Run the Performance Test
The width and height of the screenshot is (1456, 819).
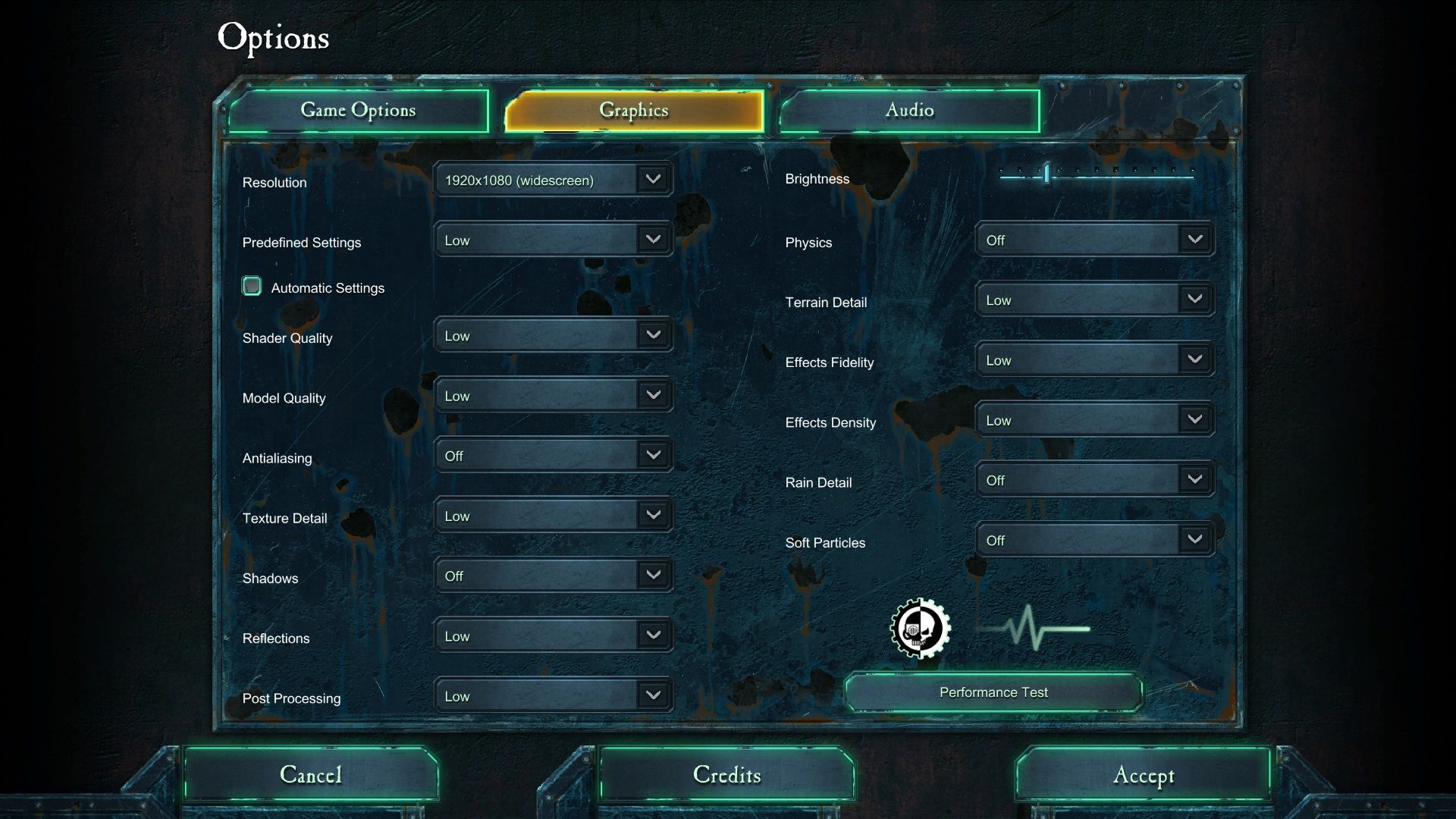point(993,692)
